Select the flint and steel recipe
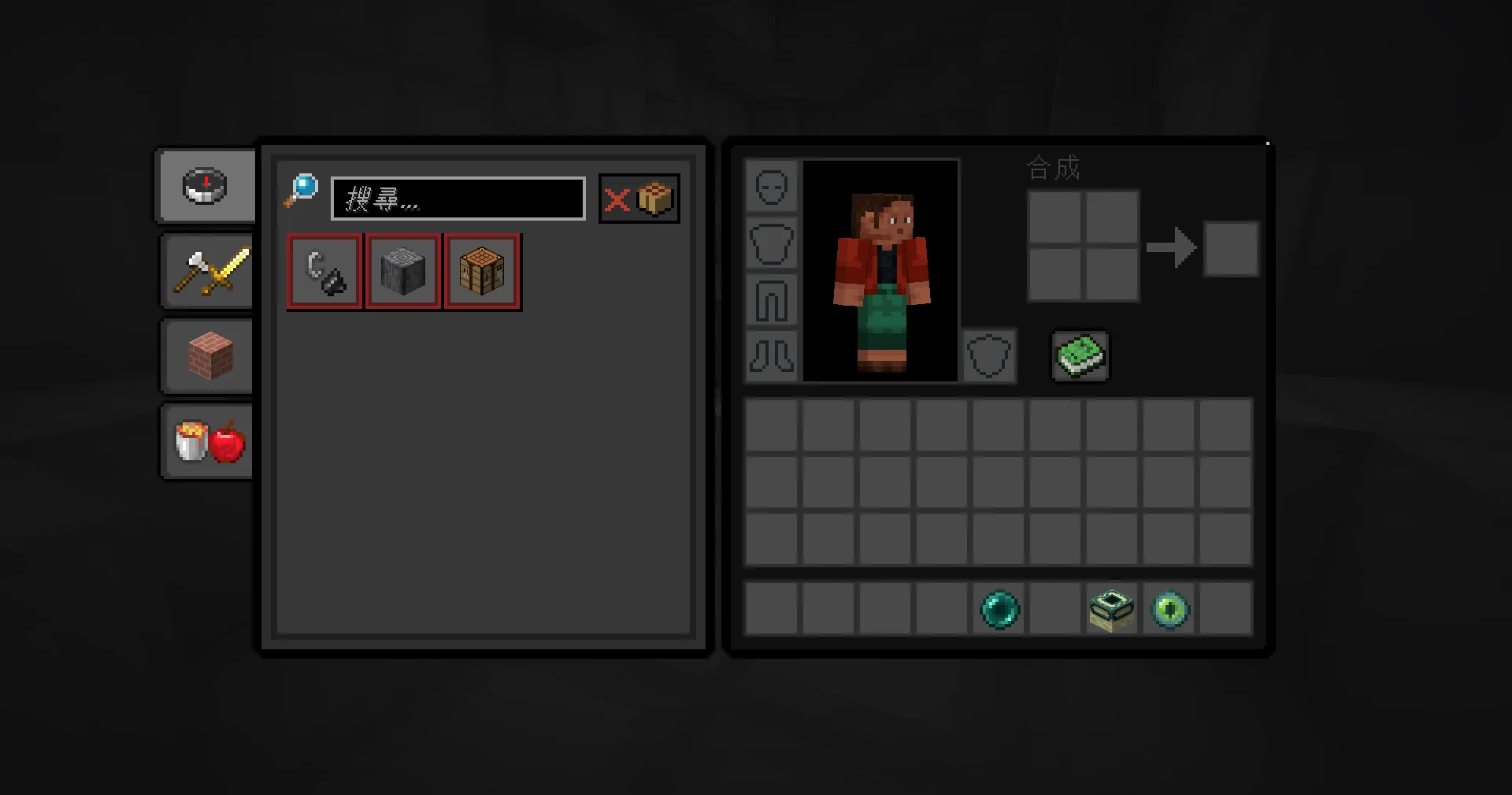 click(324, 272)
